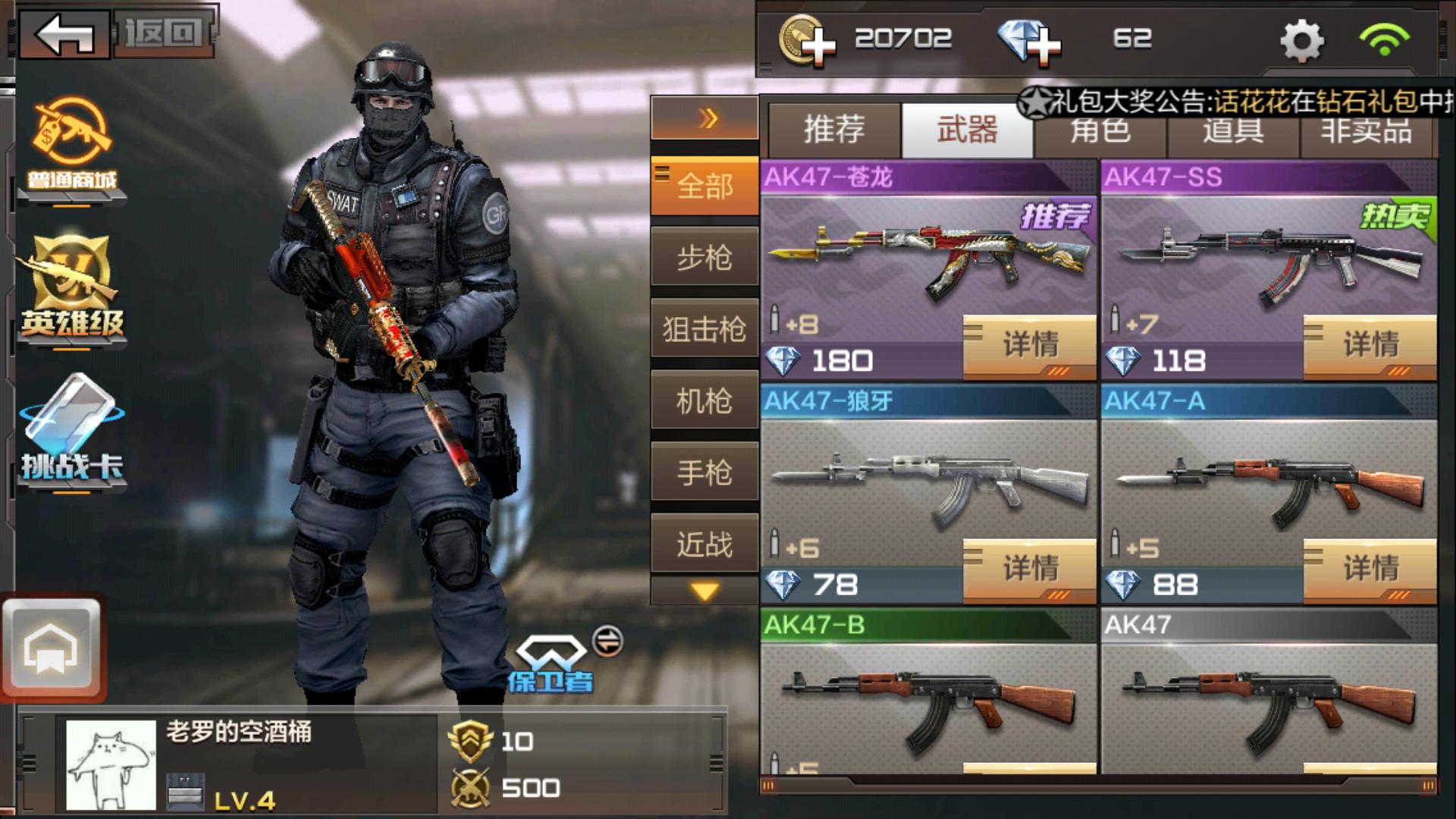
Task: Open the gear settings menu
Action: click(1301, 40)
